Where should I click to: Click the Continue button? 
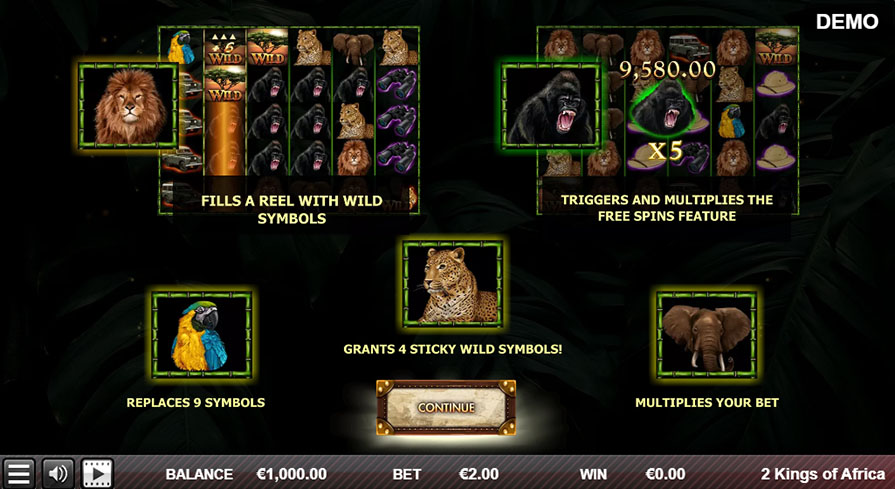[446, 408]
